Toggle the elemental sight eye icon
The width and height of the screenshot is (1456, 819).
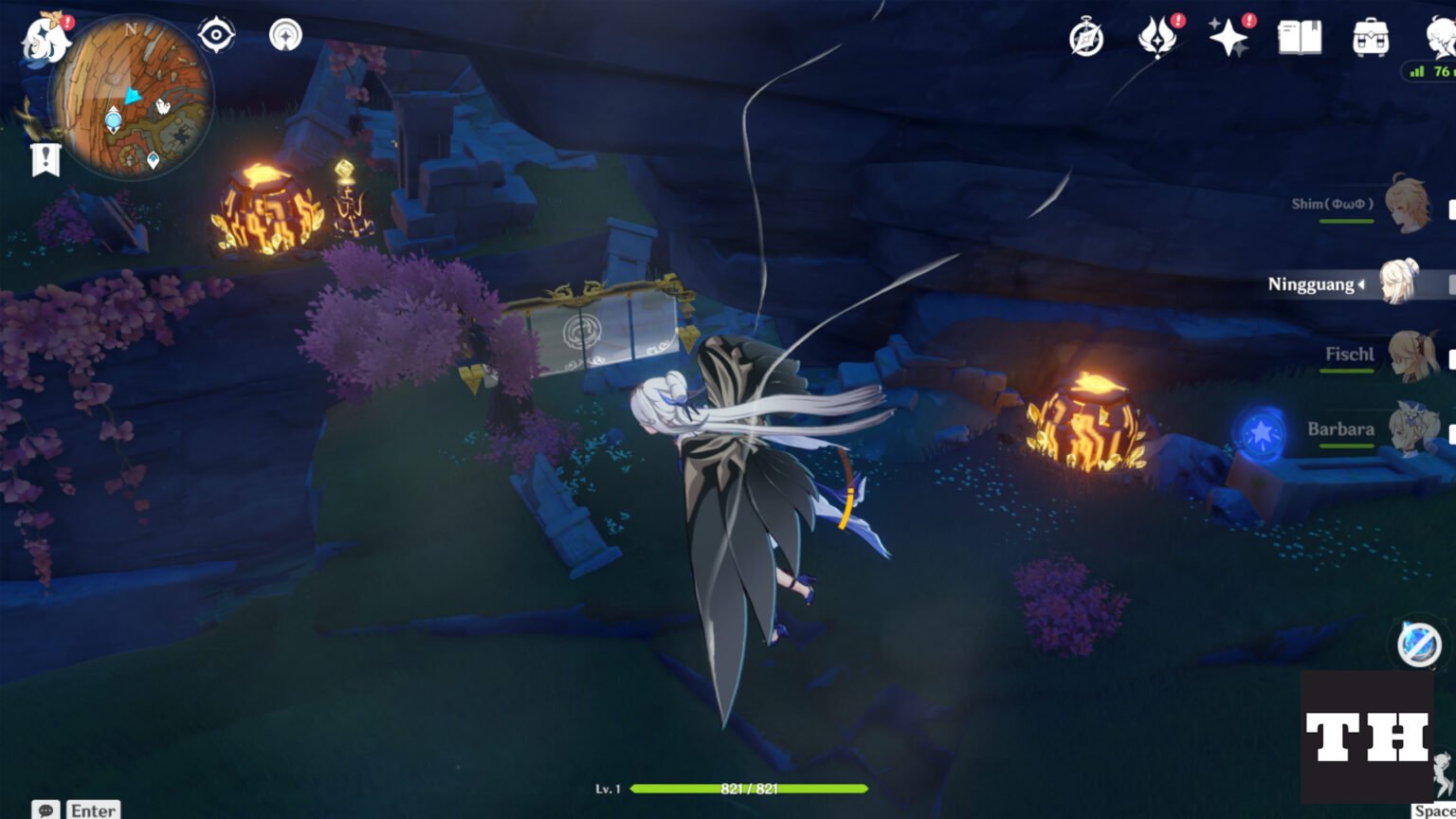click(x=216, y=36)
